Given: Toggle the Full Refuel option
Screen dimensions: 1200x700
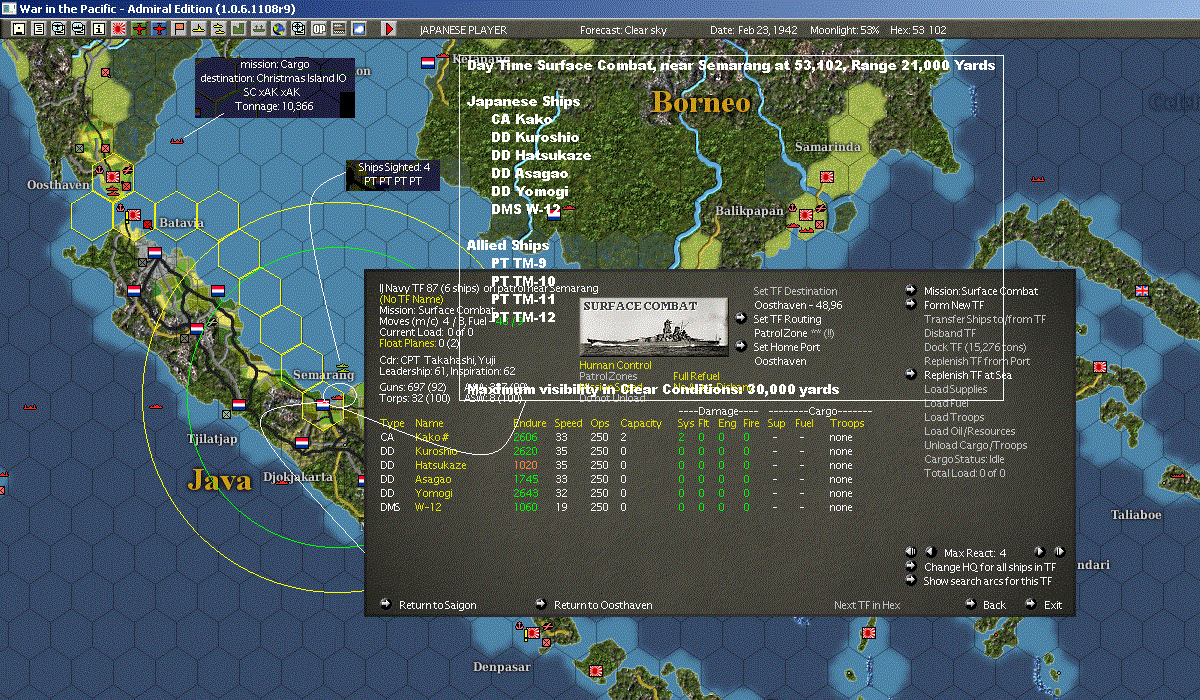Looking at the screenshot, I should click(x=697, y=377).
